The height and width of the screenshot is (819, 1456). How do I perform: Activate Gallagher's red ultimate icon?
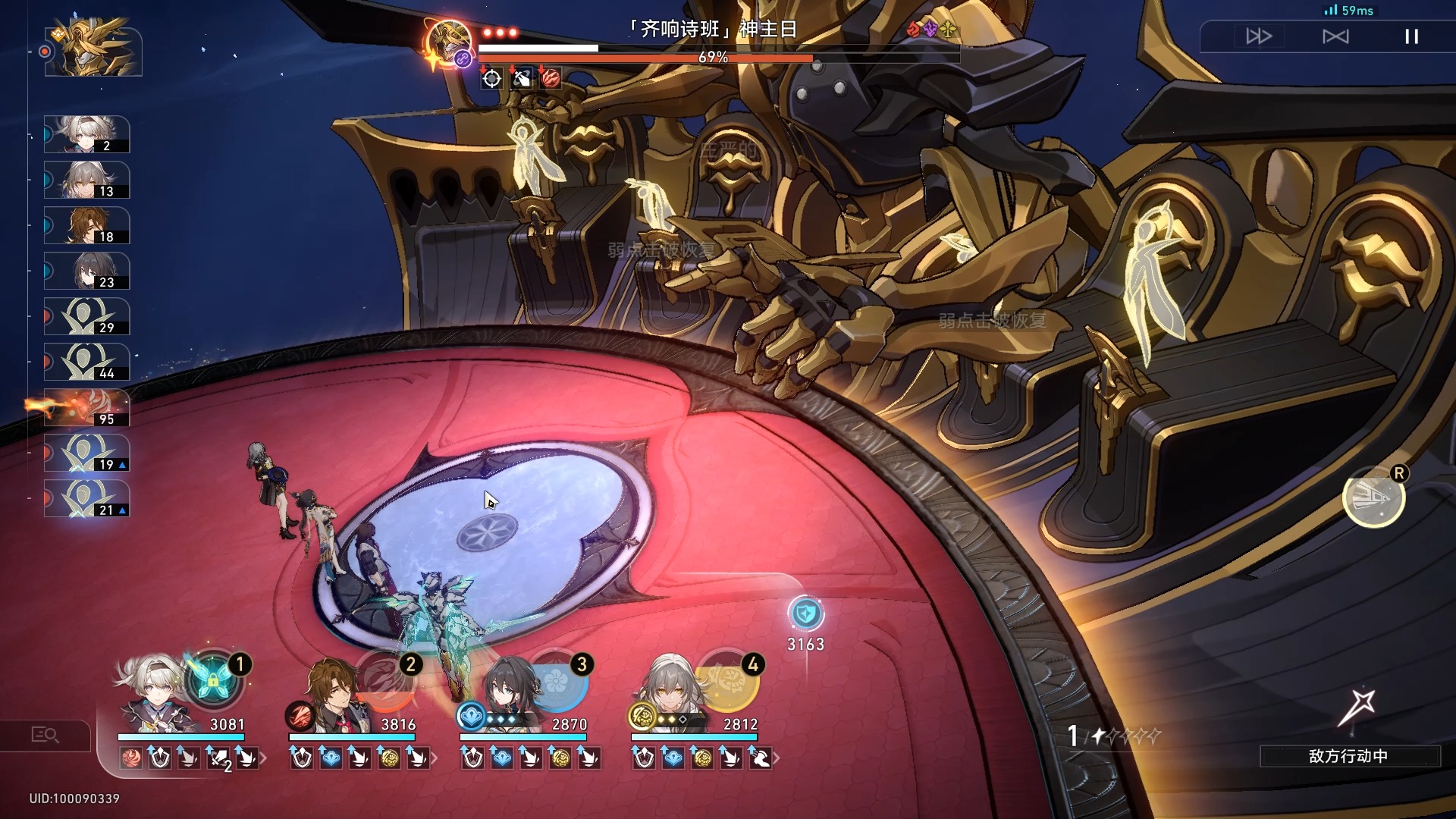point(385,680)
